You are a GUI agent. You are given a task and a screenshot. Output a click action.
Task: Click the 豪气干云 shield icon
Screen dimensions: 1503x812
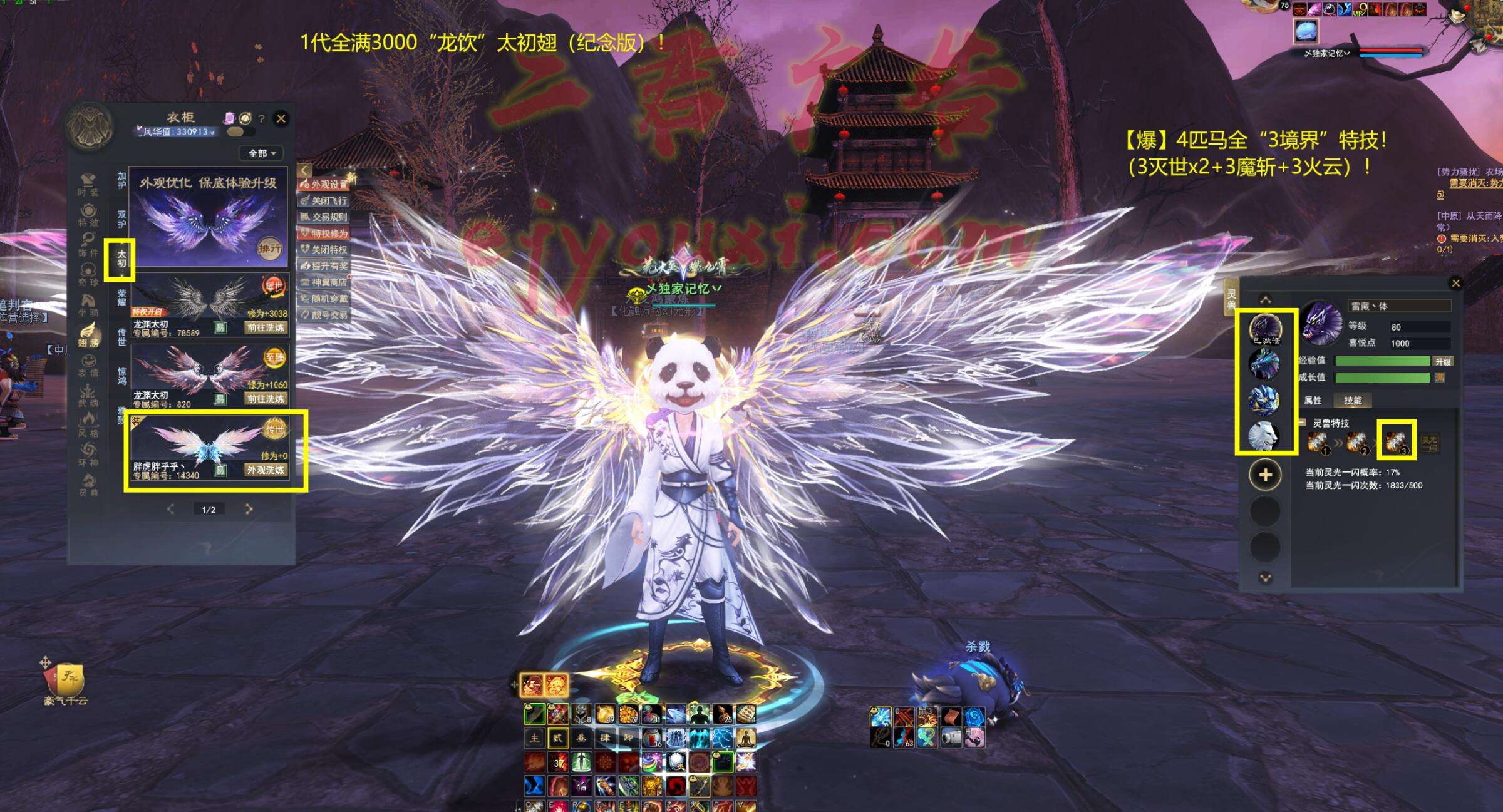pyautogui.click(x=66, y=678)
